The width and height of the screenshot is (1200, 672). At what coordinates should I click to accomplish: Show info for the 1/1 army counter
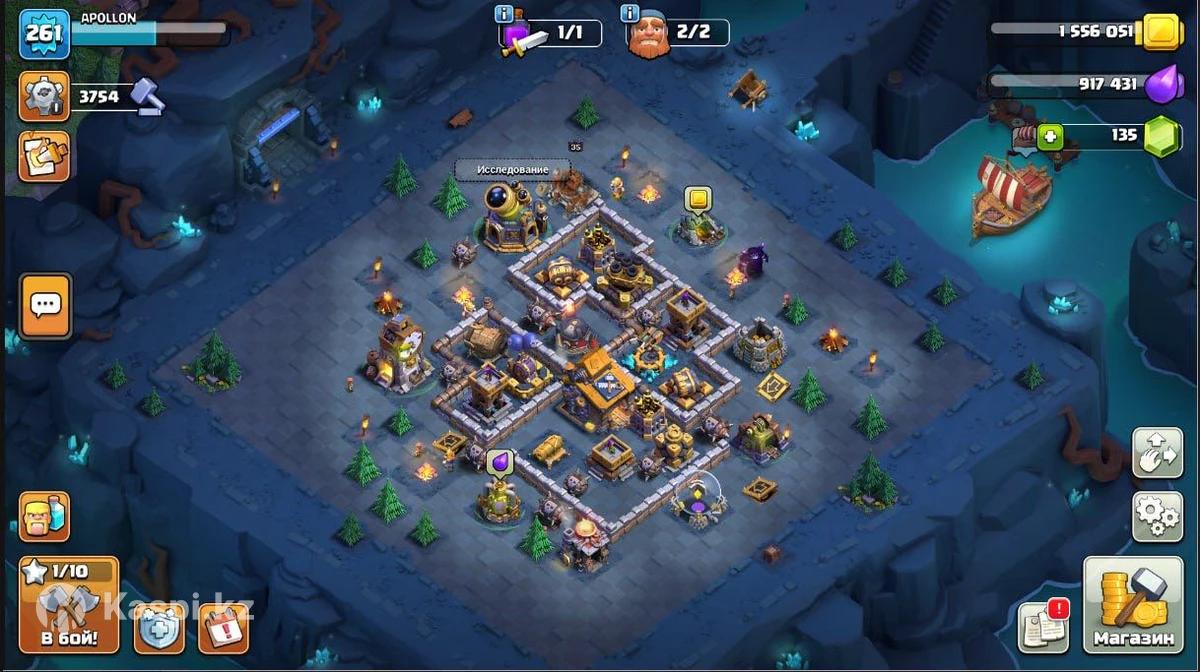pyautogui.click(x=504, y=14)
